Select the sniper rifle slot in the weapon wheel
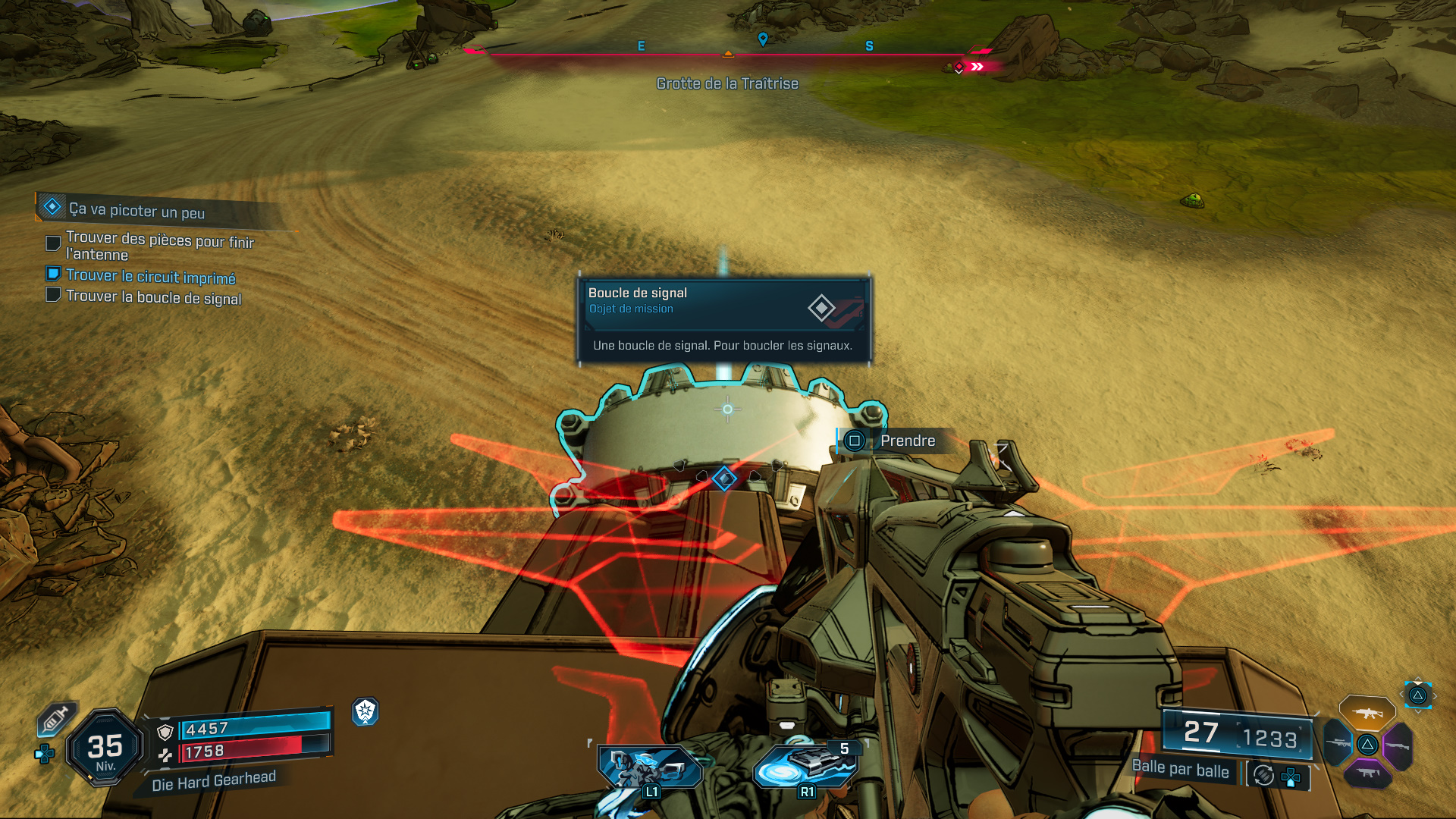Image resolution: width=1456 pixels, height=819 pixels. tap(1338, 743)
